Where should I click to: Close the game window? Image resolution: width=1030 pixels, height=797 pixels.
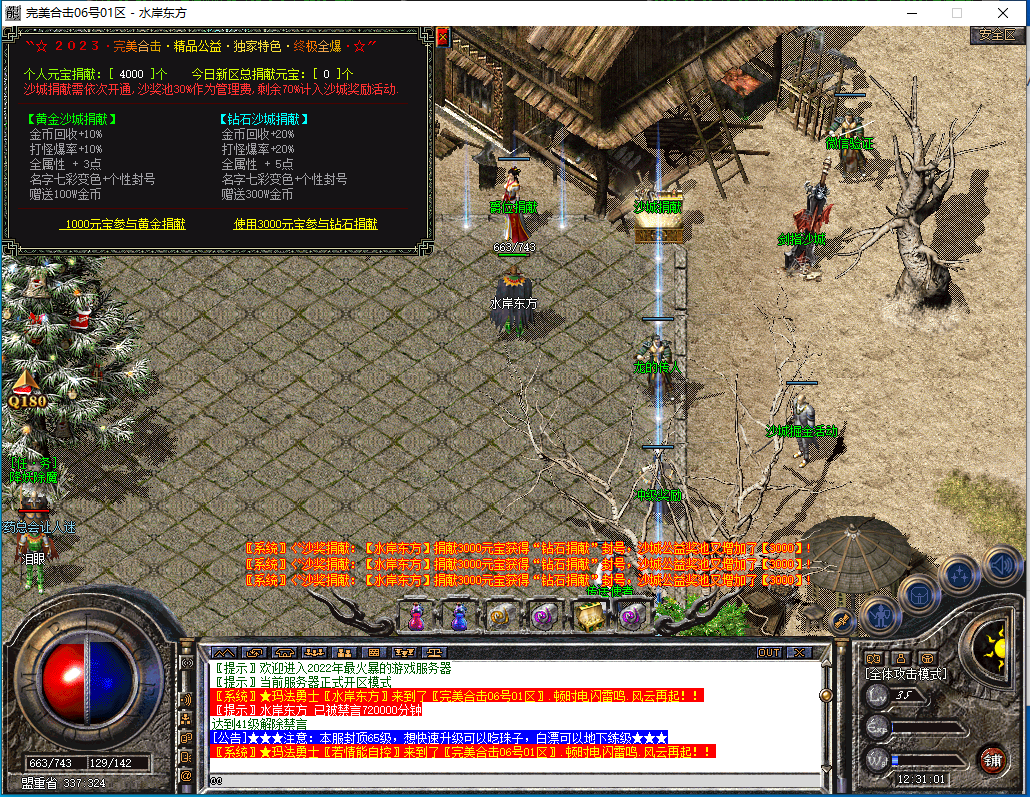[1003, 13]
